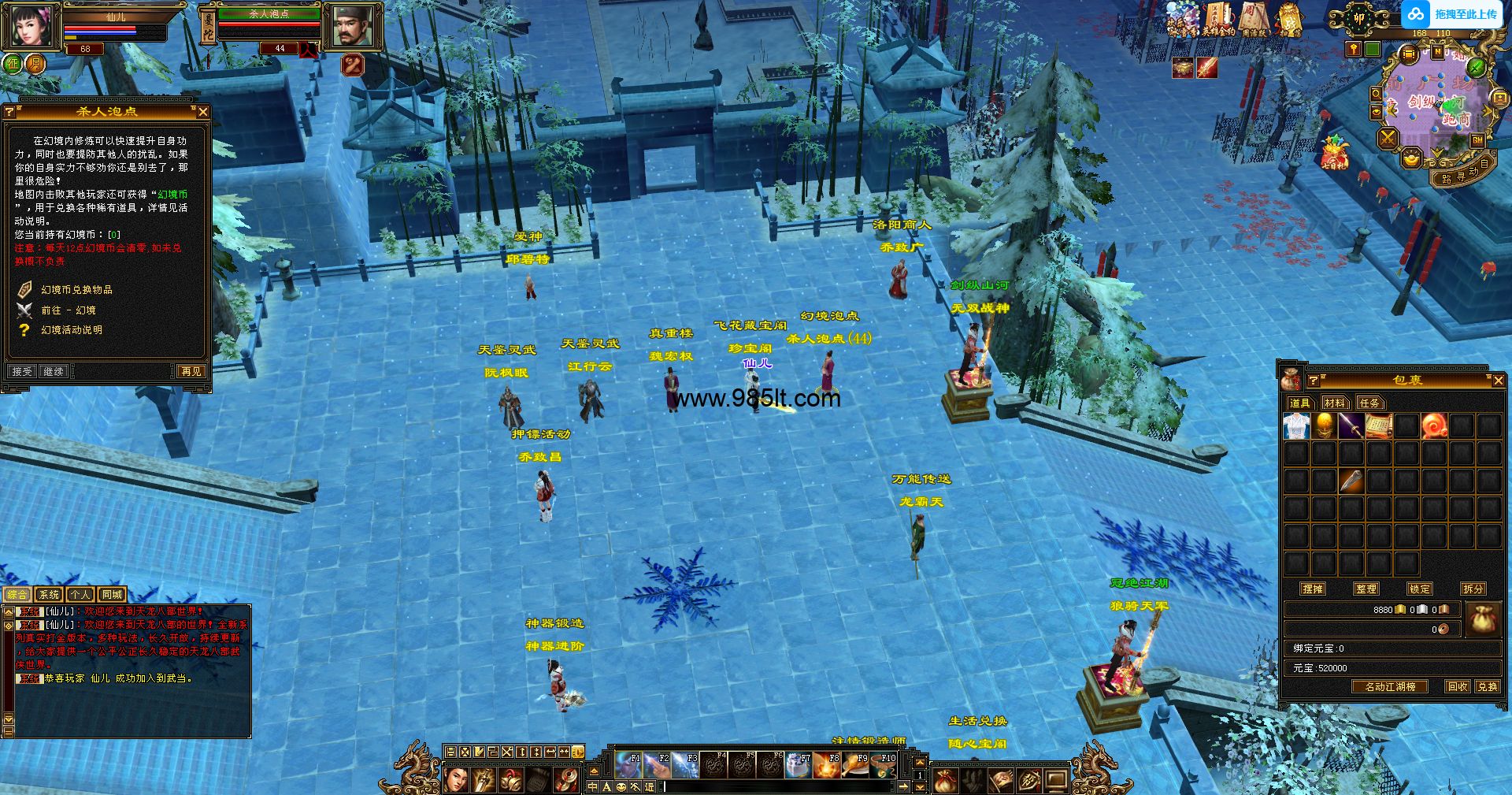Click the 再见 goodbye button
1512x795 pixels.
191,371
